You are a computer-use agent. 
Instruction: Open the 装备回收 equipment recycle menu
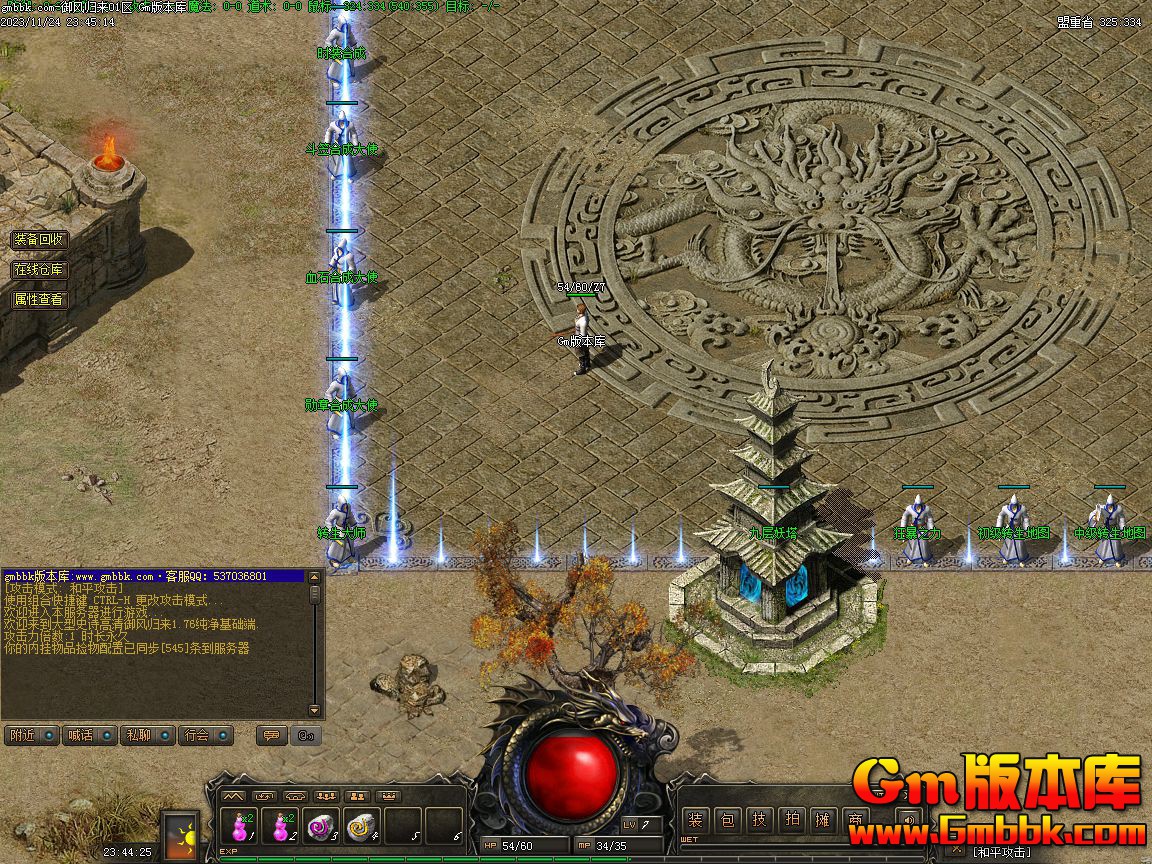pos(39,240)
